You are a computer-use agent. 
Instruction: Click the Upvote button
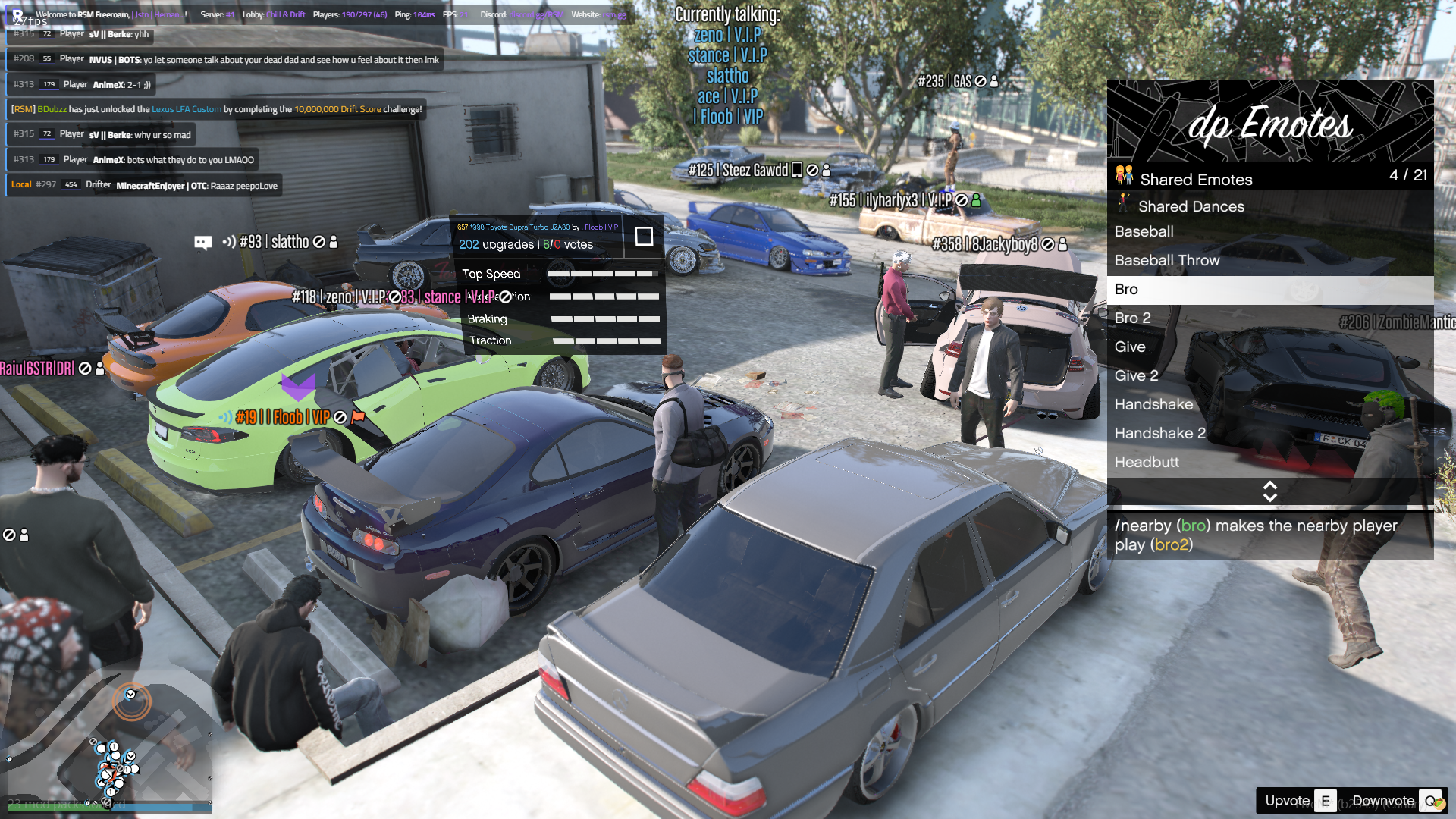pos(1298,801)
